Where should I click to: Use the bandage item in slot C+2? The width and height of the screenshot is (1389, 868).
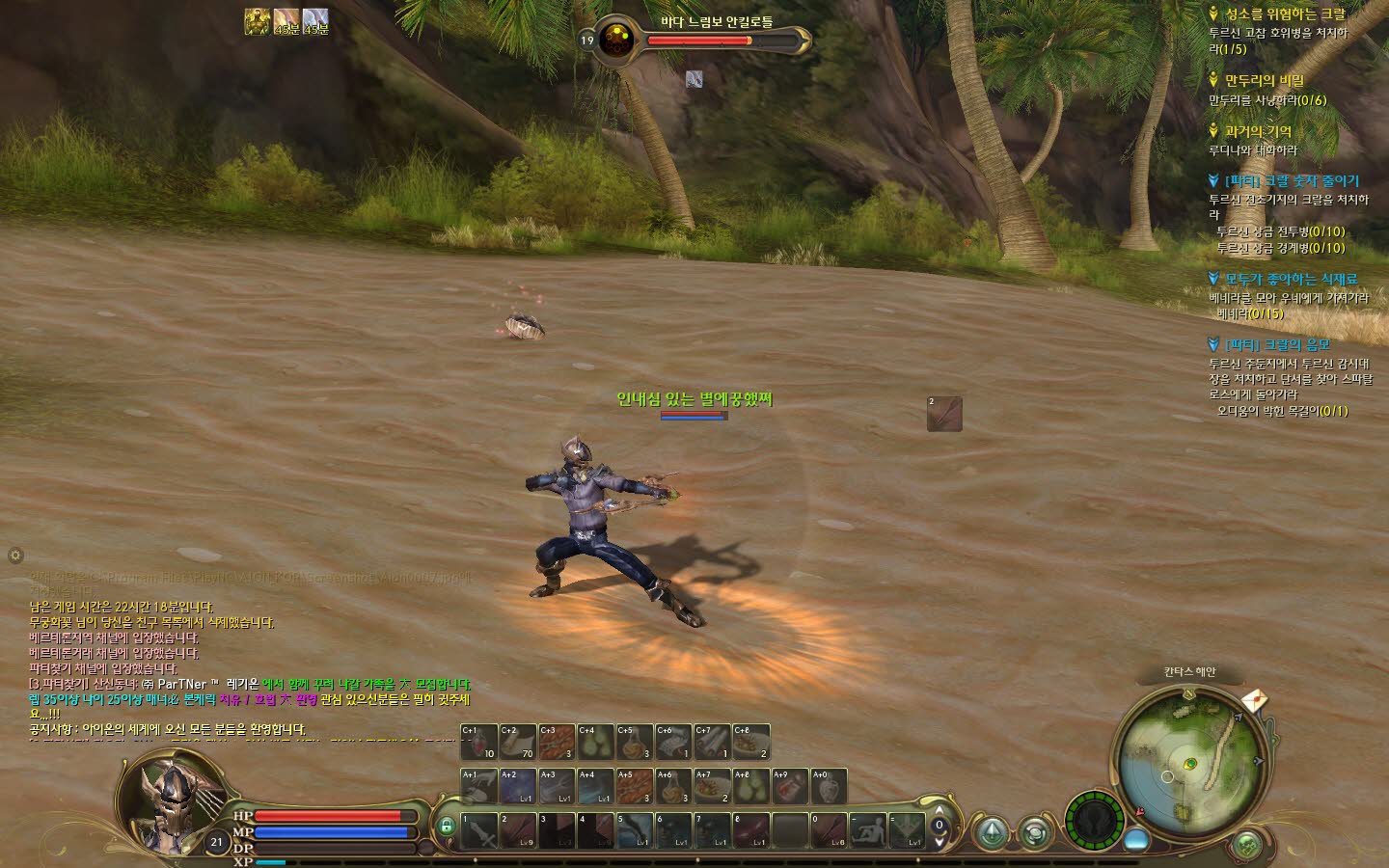click(x=518, y=742)
